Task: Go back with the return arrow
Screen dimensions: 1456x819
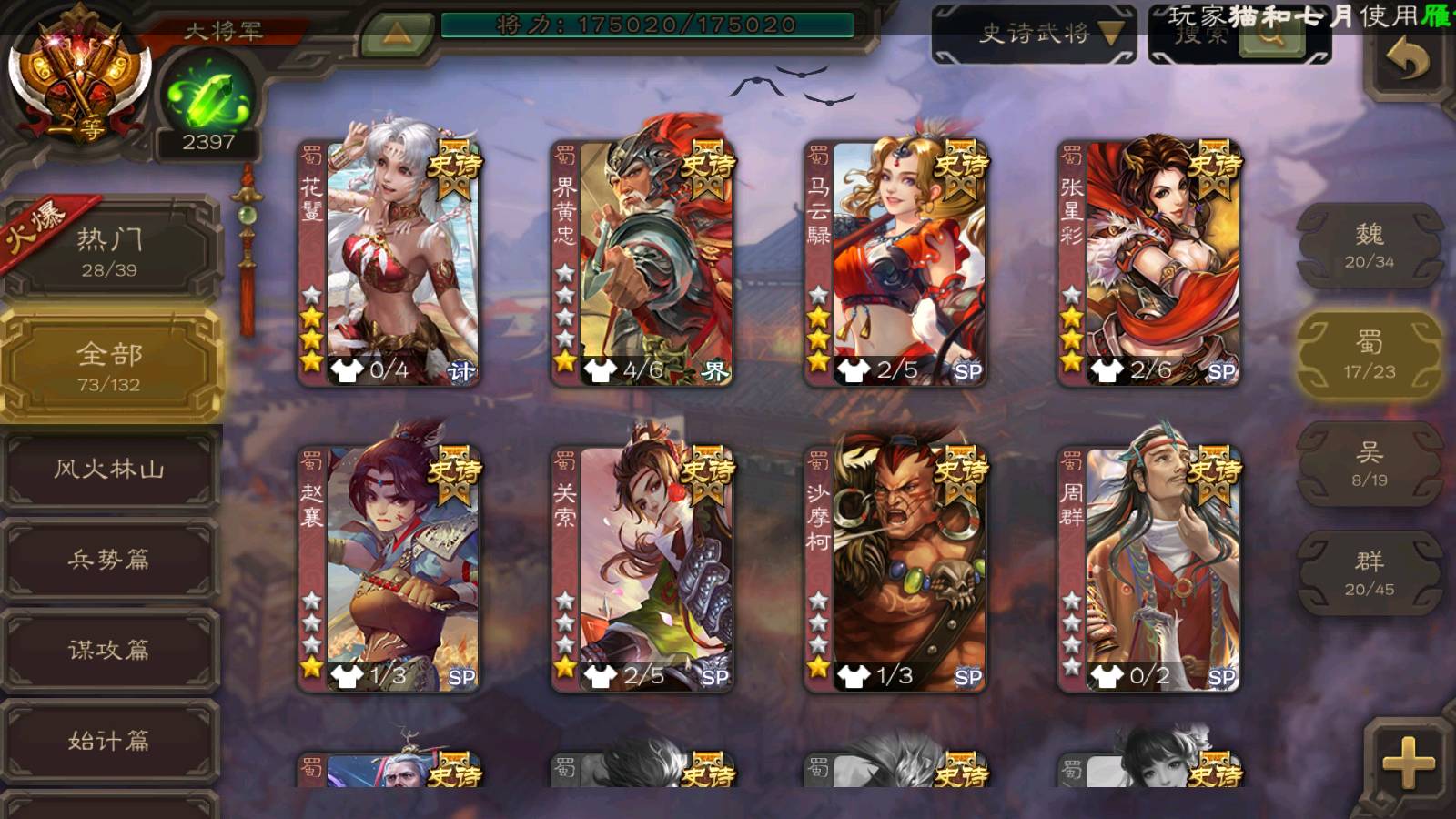Action: [1407, 60]
